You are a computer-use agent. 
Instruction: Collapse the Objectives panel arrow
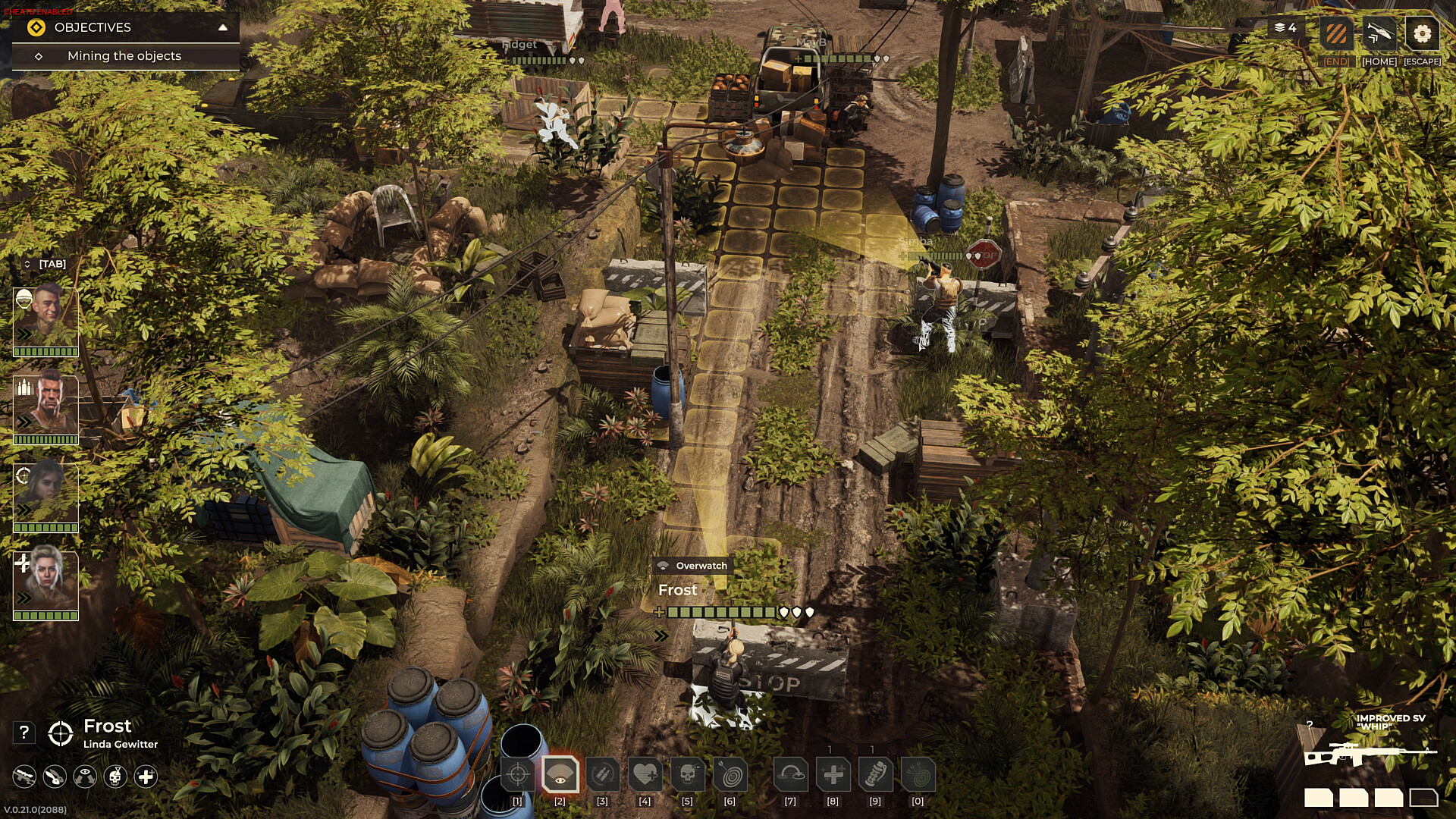tap(222, 27)
